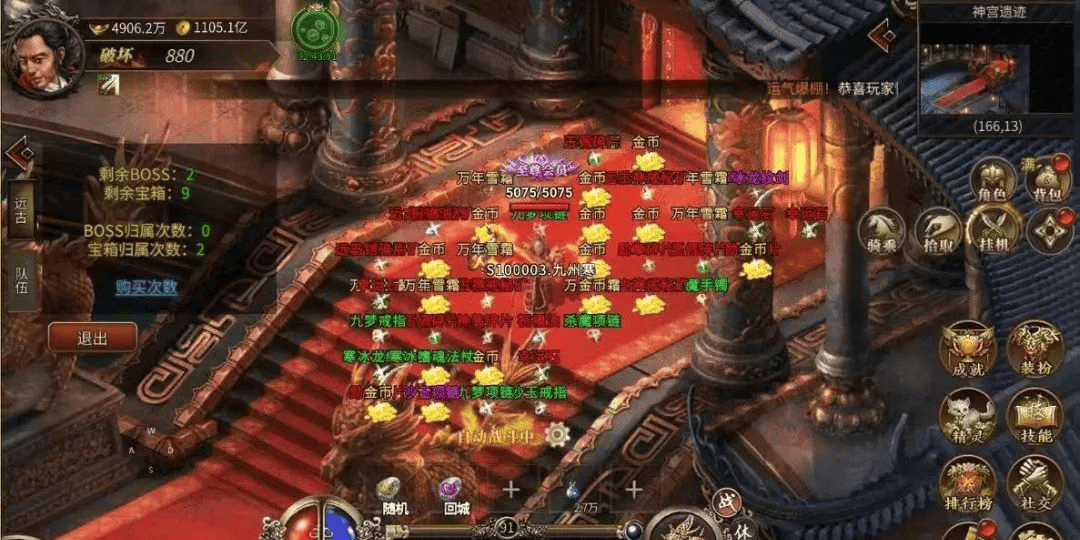This screenshot has height=540, width=1080.
Task: Switch to the 远古 tab
Action: (x=21, y=209)
